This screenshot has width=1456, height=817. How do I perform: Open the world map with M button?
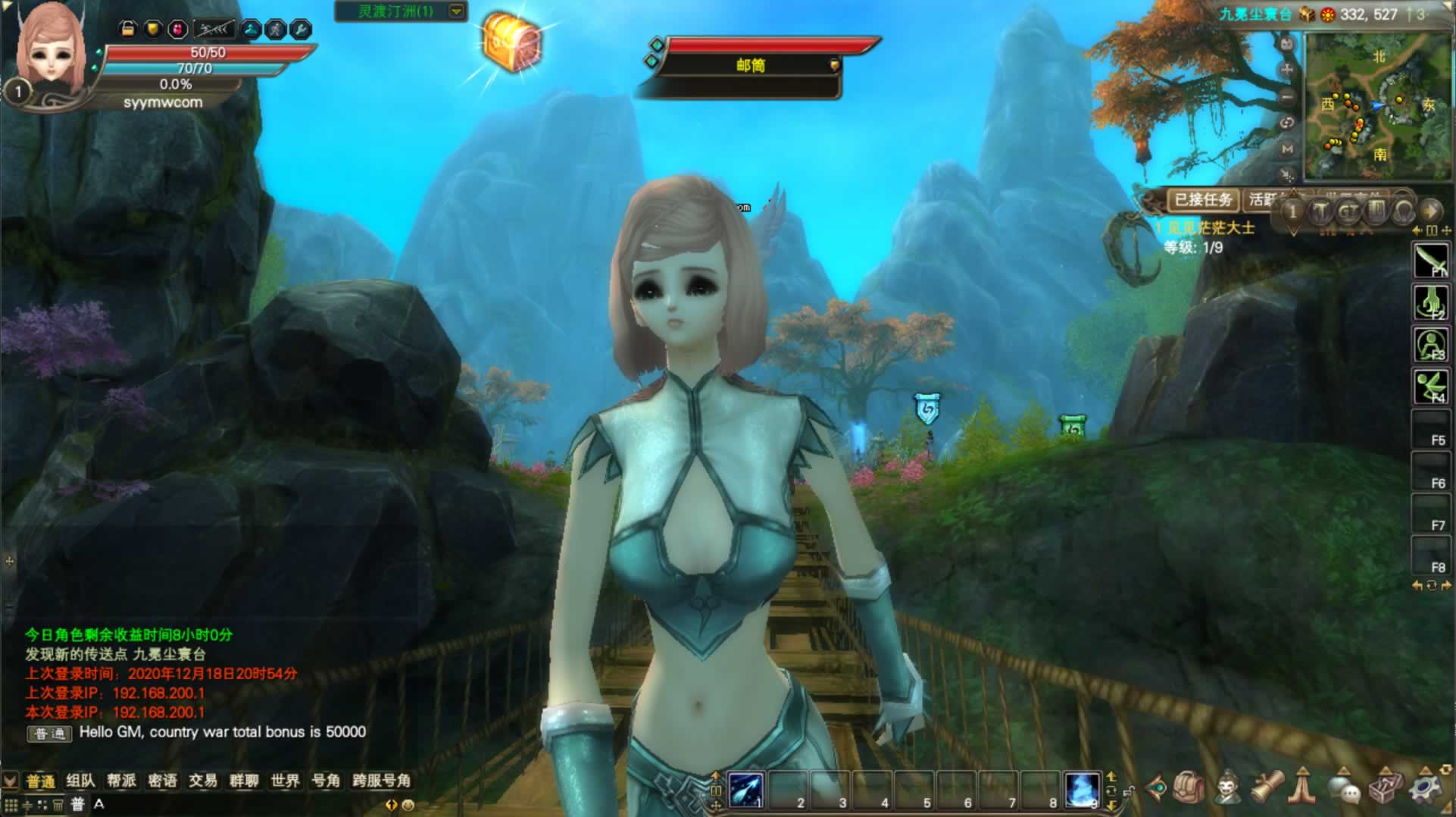click(1287, 149)
